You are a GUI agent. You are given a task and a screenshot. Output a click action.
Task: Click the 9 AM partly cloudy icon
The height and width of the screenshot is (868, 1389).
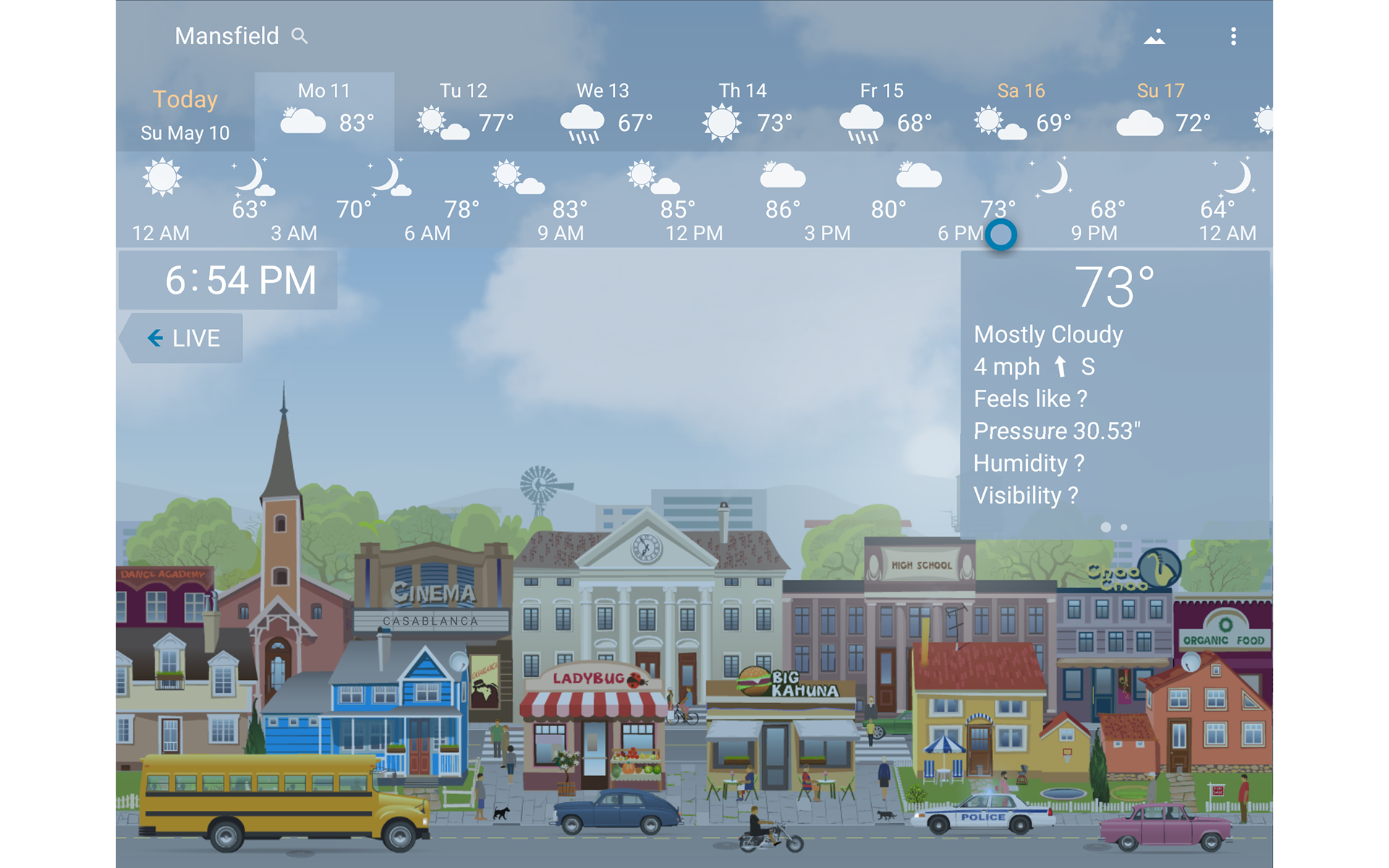518,179
